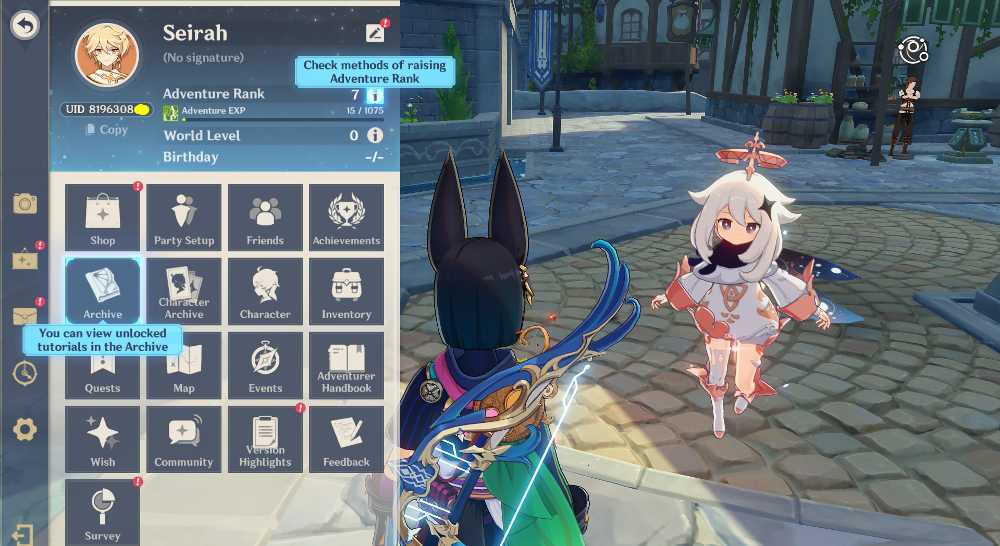This screenshot has height=546, width=1000.
Task: Close the menu with the back arrow
Action: coord(24,25)
